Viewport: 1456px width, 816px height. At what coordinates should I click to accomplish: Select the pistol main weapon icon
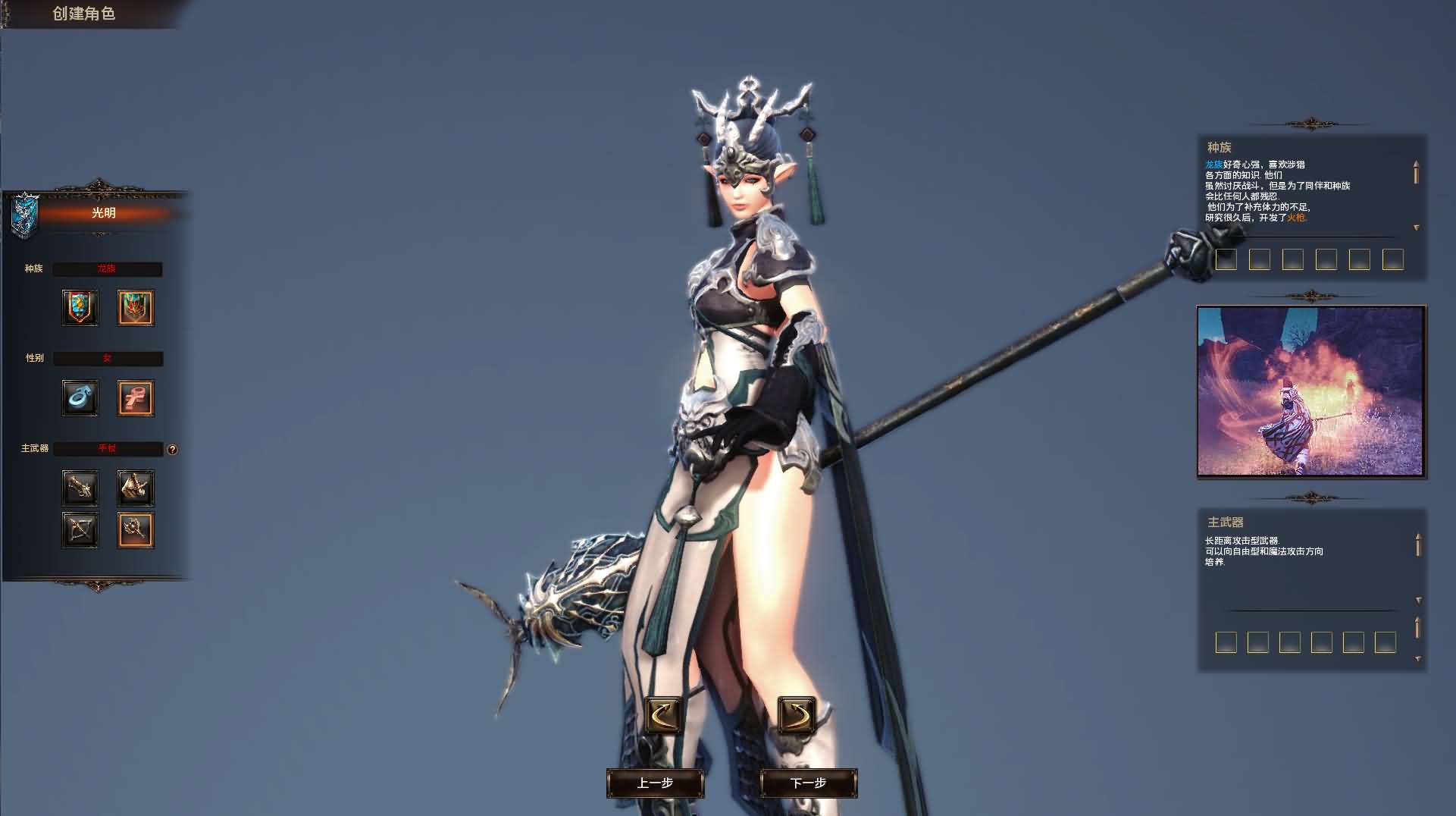tap(80, 488)
